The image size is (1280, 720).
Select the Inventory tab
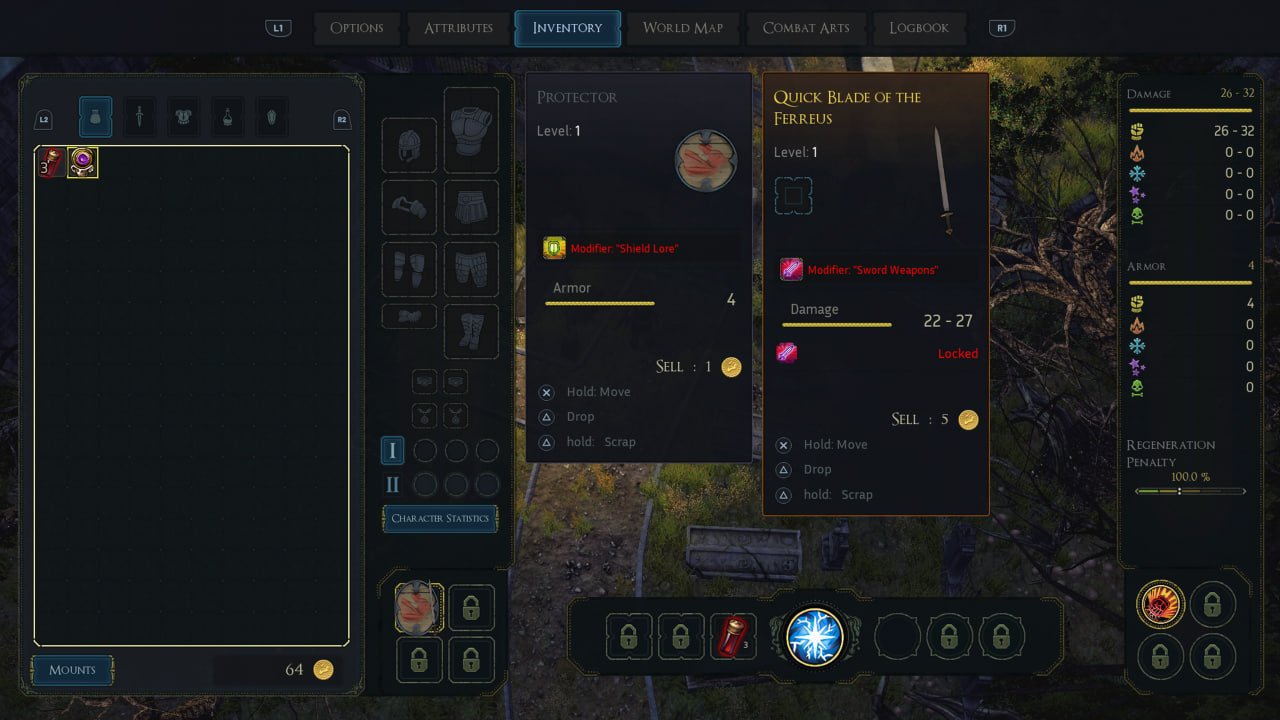pyautogui.click(x=567, y=28)
